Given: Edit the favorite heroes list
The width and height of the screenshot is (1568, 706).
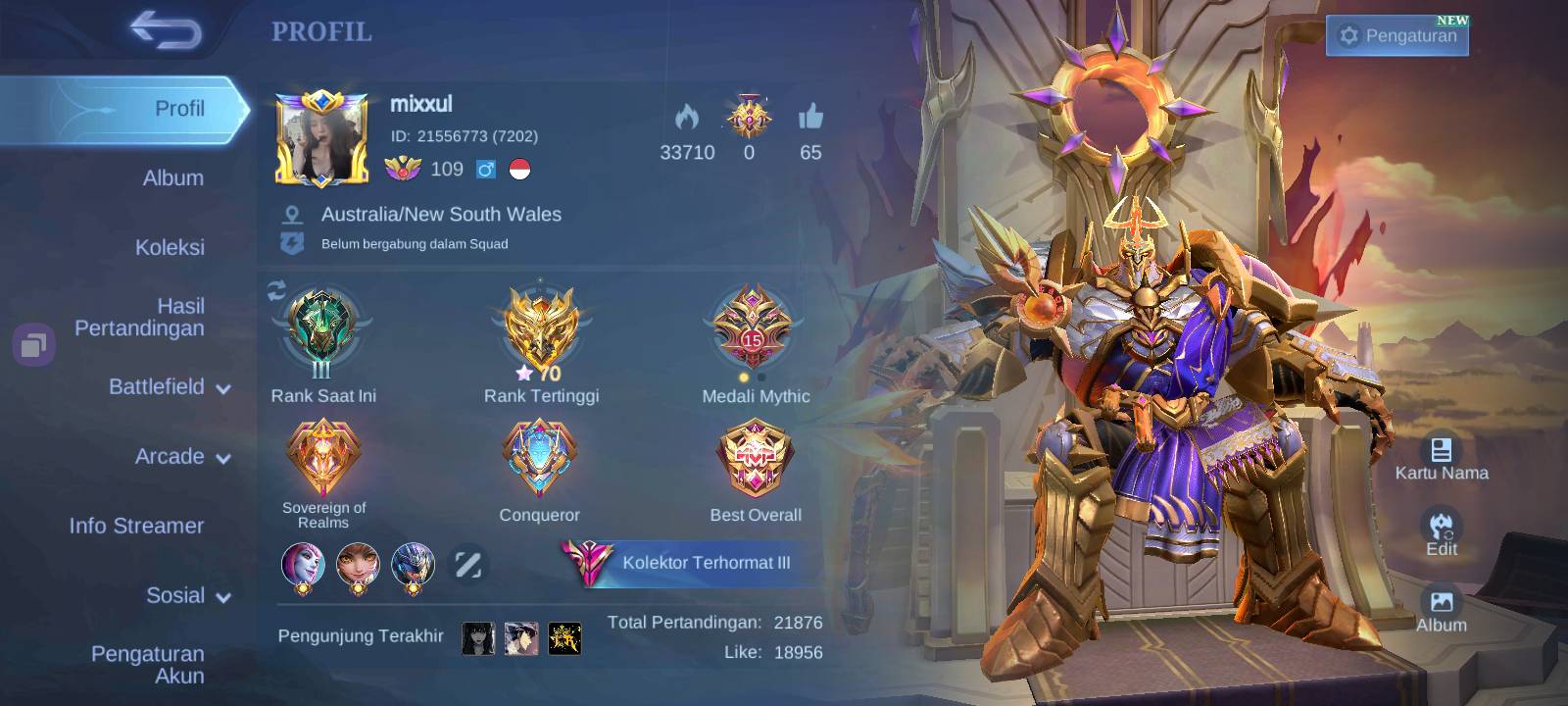Looking at the screenshot, I should [467, 565].
